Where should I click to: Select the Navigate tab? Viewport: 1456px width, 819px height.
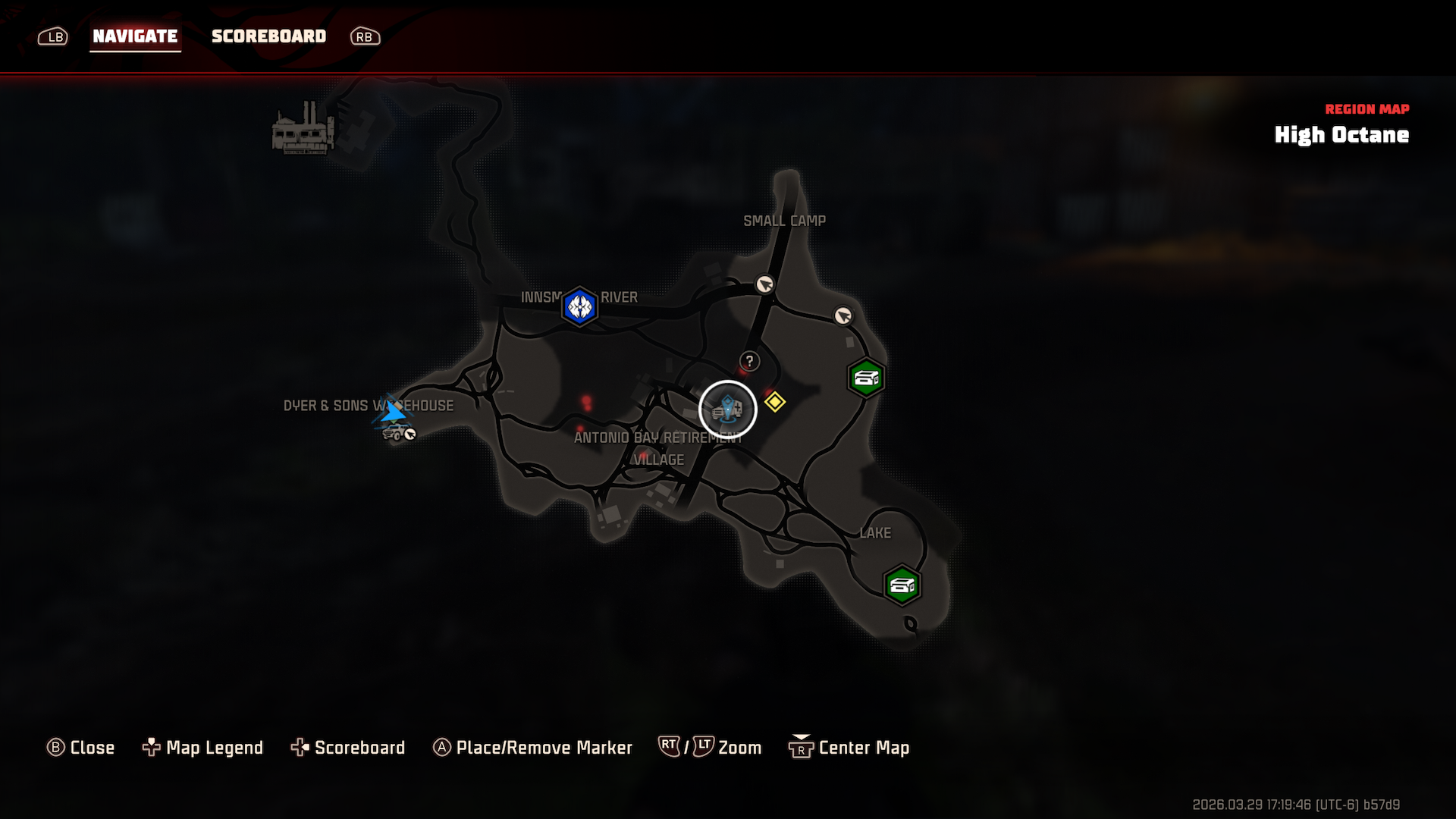tap(135, 36)
